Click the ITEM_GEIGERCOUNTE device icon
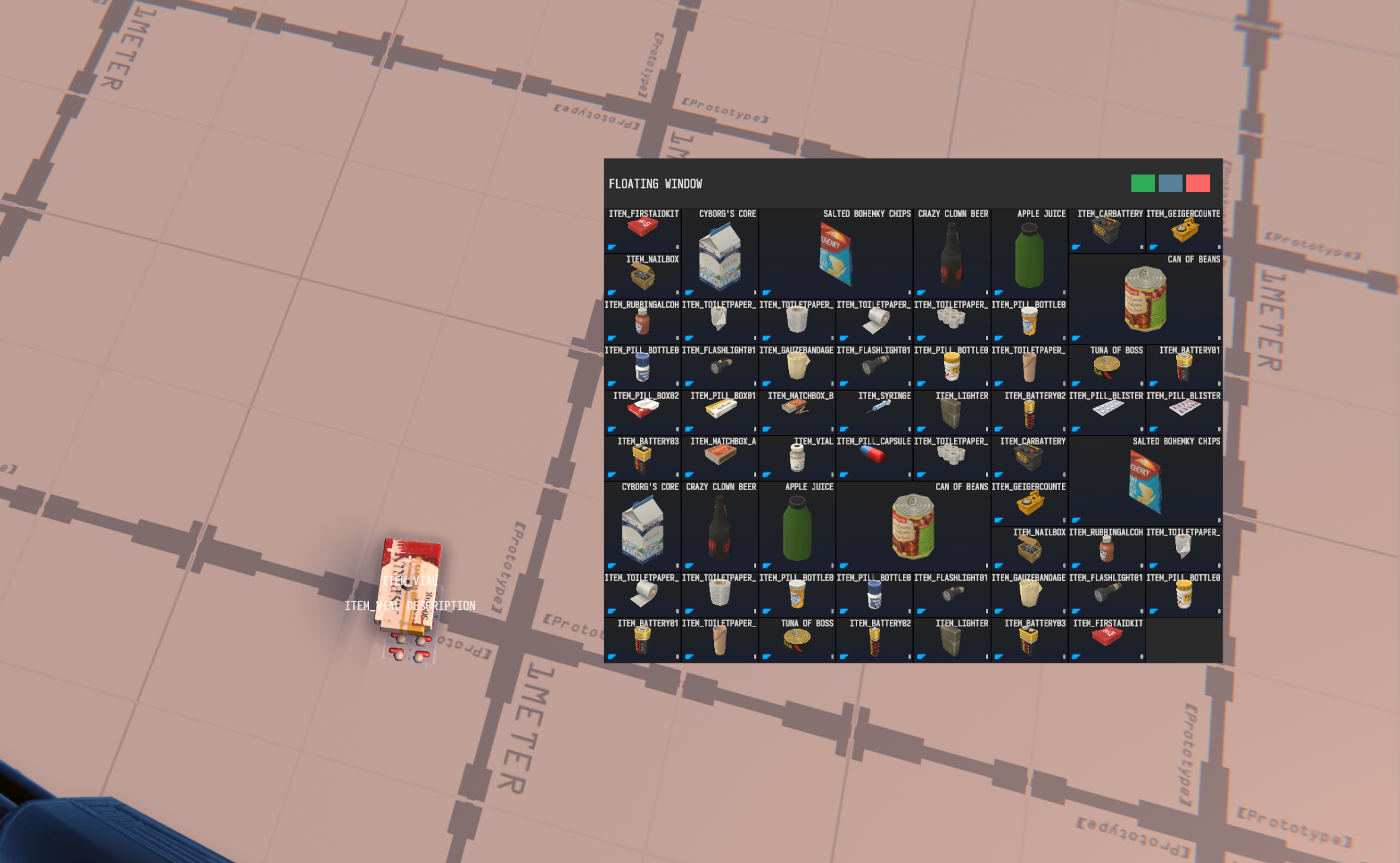 click(x=1185, y=231)
